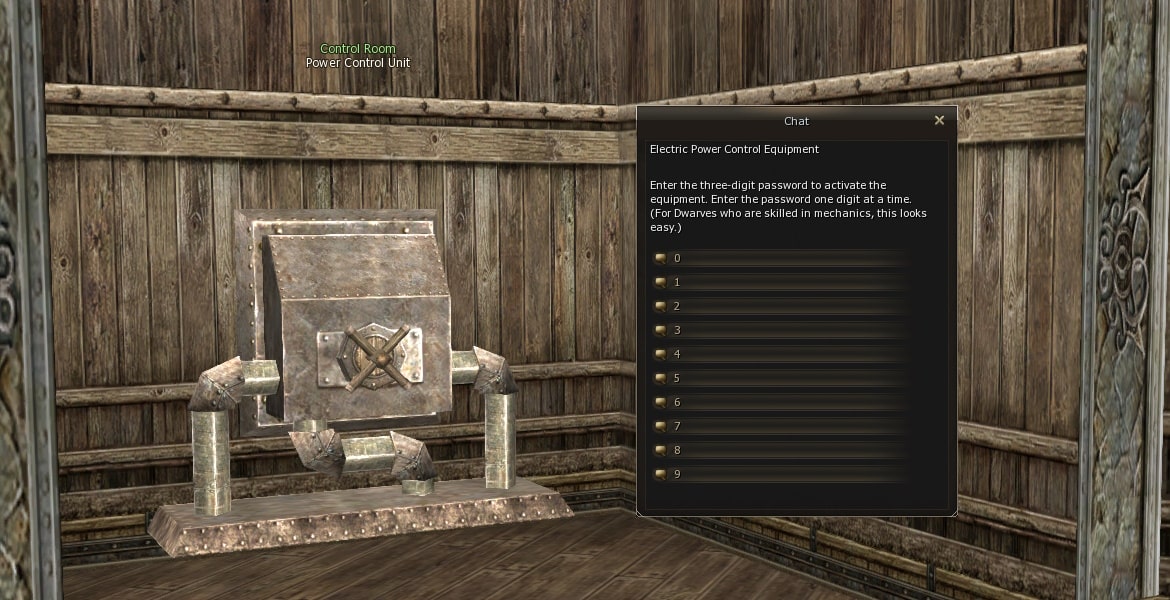Choose digit 0 in the password list
Viewport: 1170px width, 600px height.
click(x=677, y=258)
